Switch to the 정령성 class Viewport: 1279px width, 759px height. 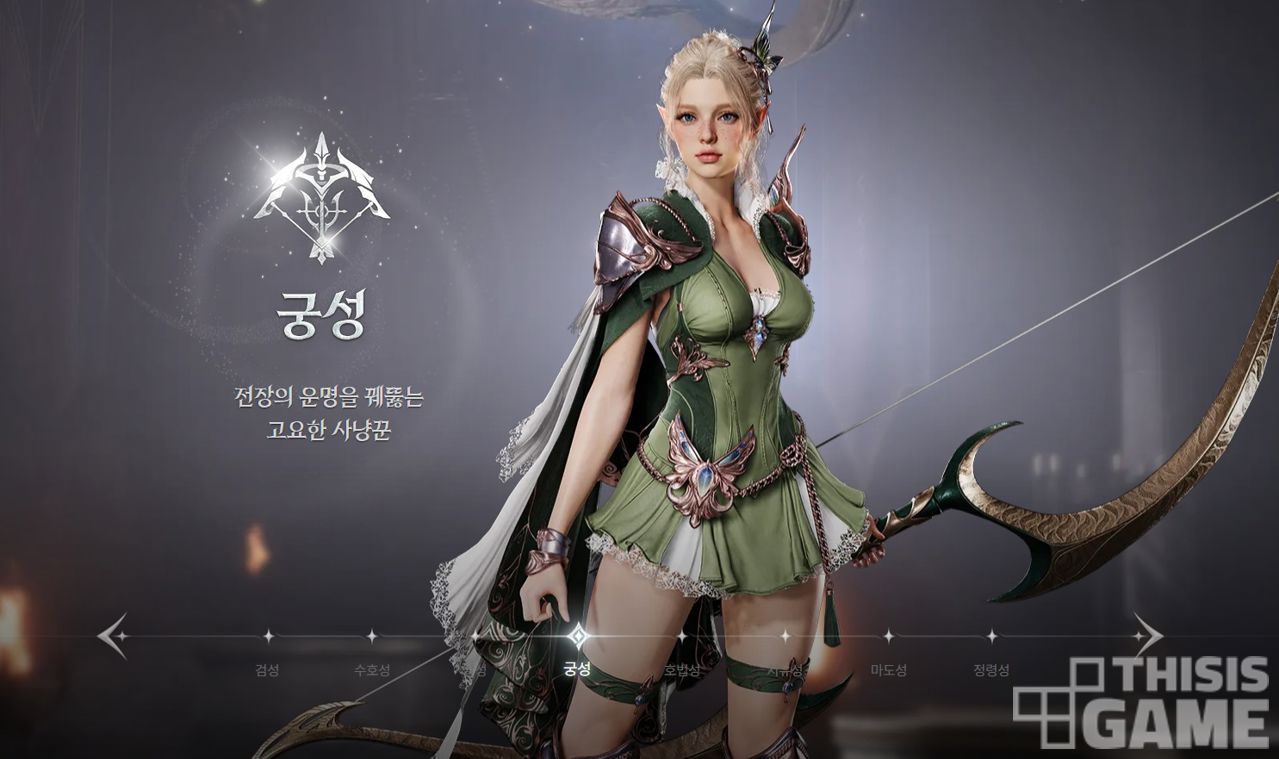click(x=991, y=636)
